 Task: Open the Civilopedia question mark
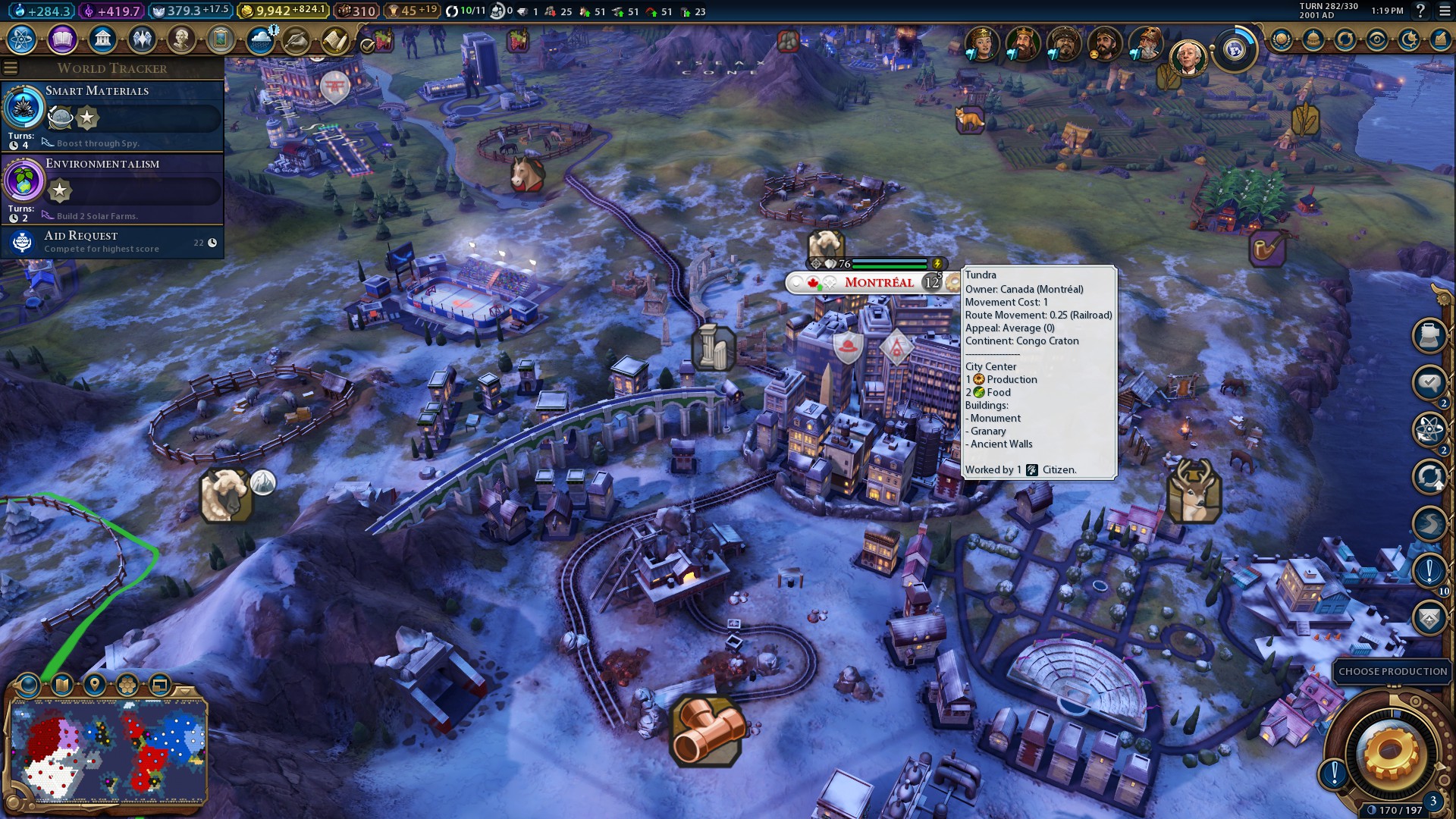(1420, 11)
